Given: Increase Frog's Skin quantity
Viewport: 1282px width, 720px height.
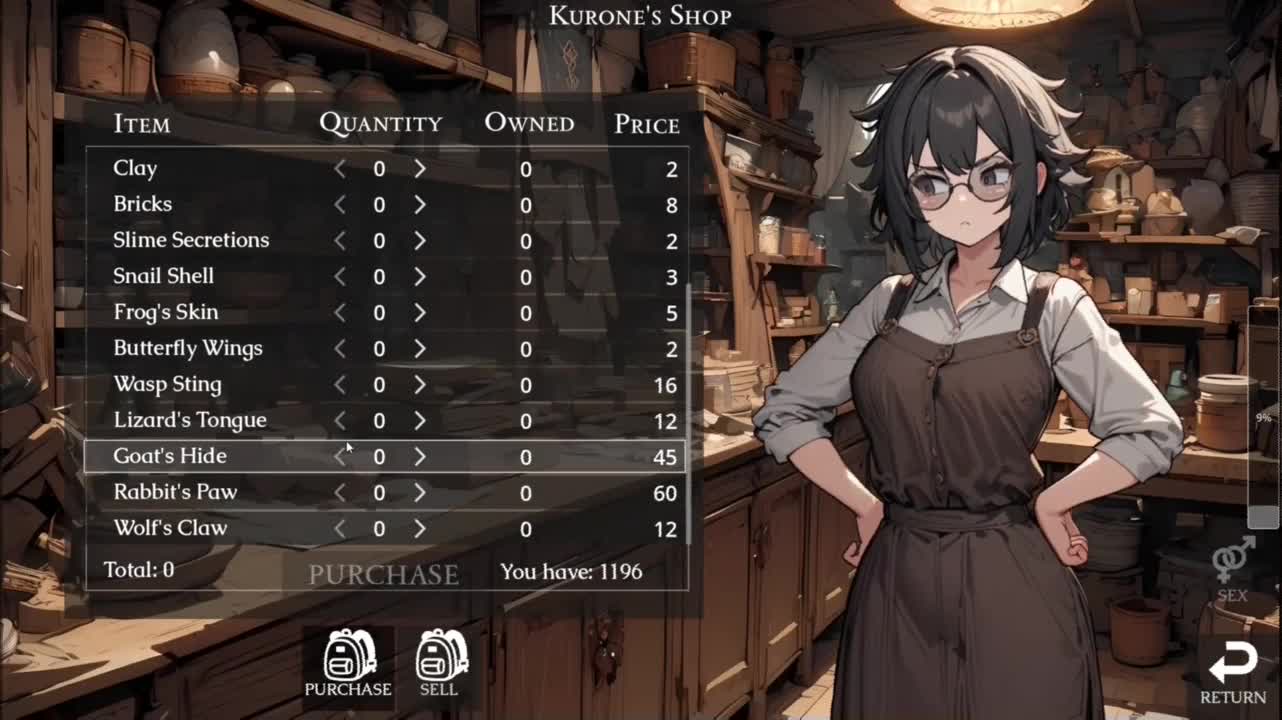Looking at the screenshot, I should [x=420, y=313].
